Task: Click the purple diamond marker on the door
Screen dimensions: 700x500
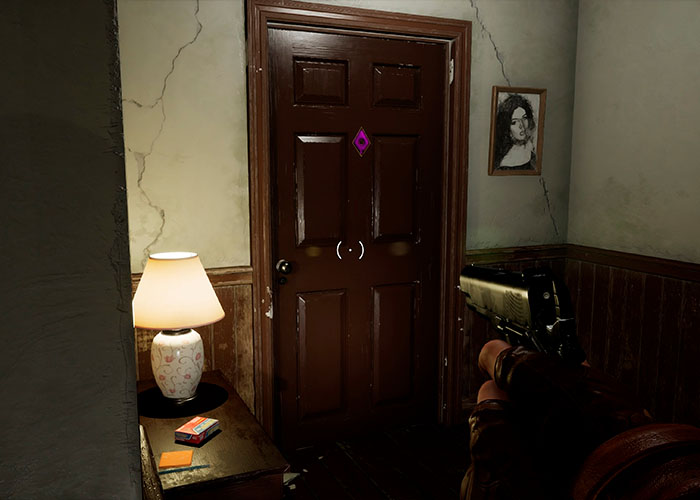Action: (361, 141)
